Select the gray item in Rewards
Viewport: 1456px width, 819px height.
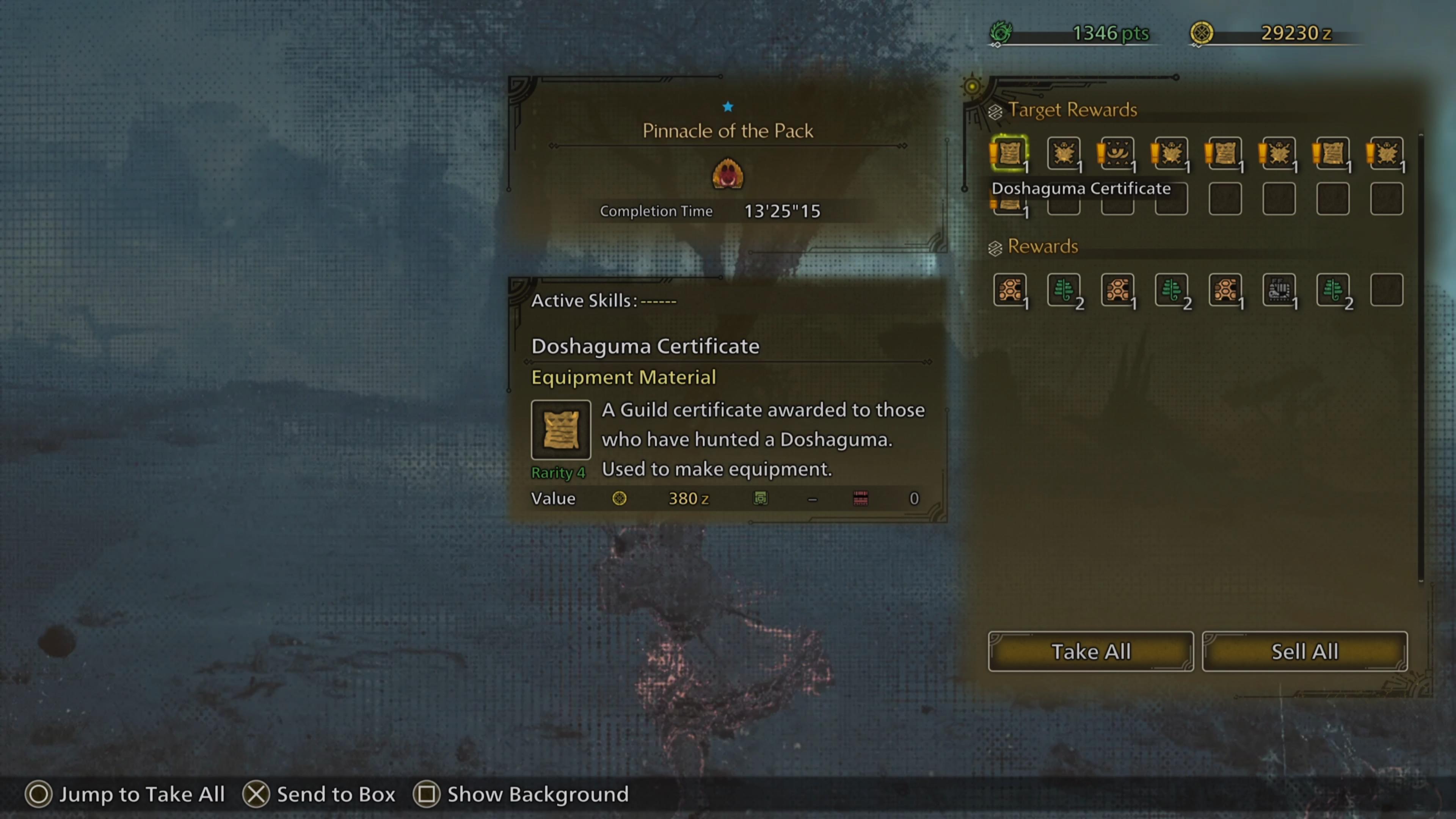(1279, 290)
